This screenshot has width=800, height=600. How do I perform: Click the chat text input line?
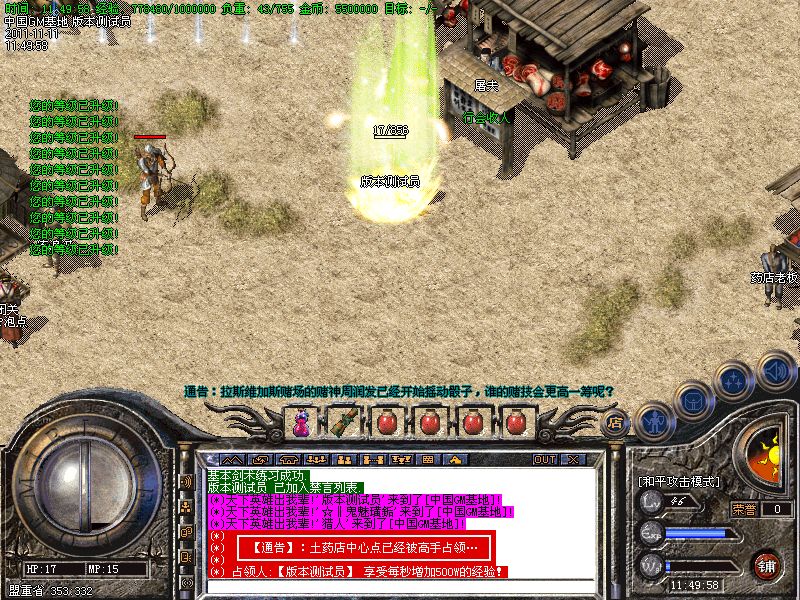coord(400,587)
